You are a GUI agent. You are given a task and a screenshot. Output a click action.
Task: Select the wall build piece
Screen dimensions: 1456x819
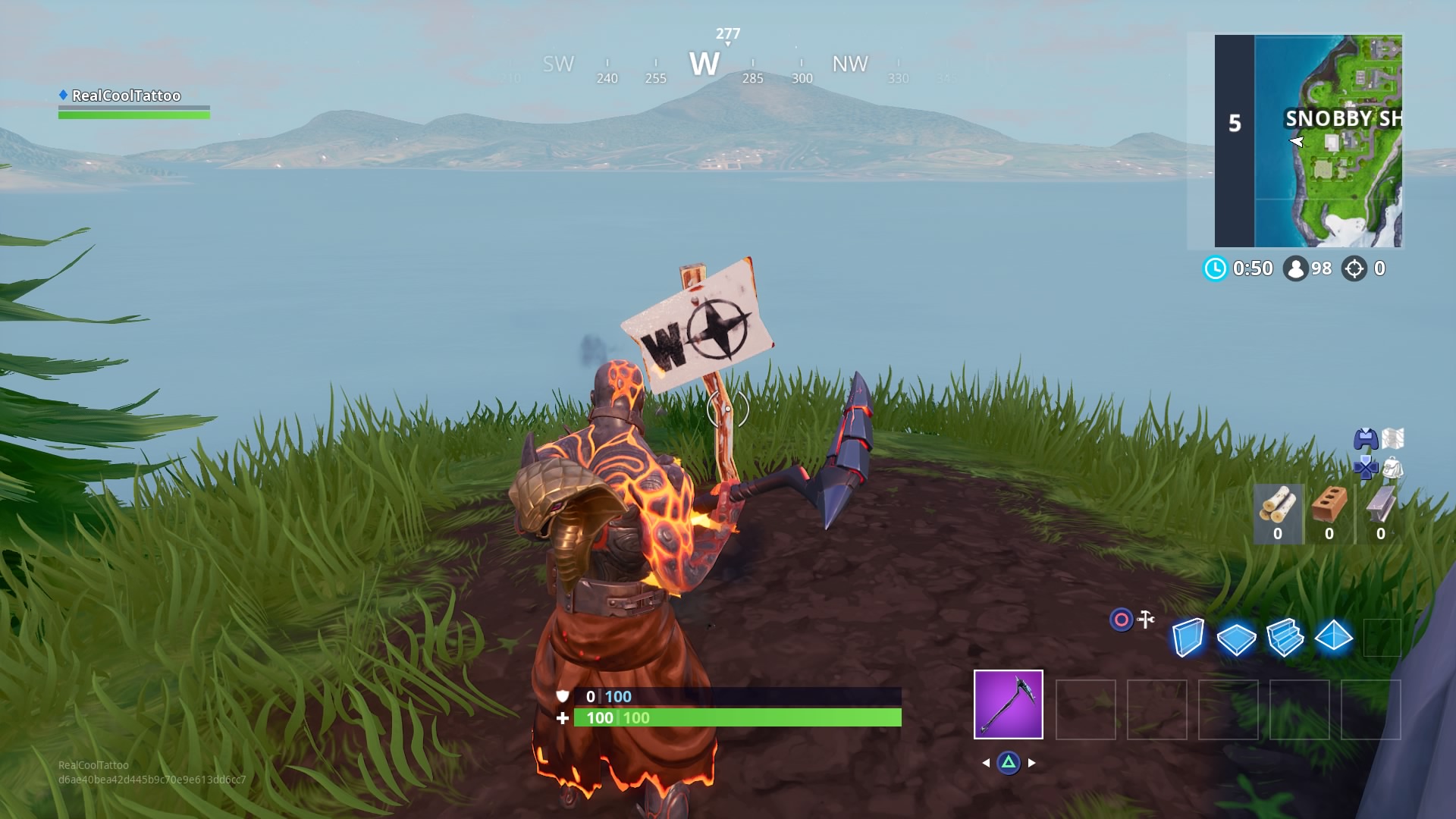[1187, 638]
